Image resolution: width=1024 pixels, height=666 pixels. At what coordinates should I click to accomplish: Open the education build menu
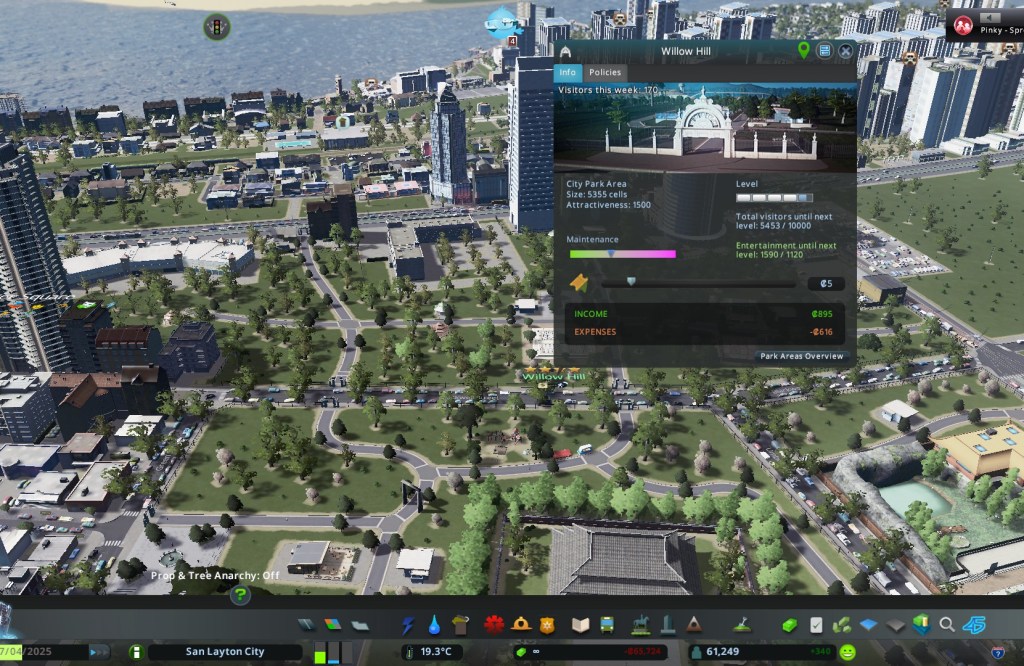click(580, 625)
